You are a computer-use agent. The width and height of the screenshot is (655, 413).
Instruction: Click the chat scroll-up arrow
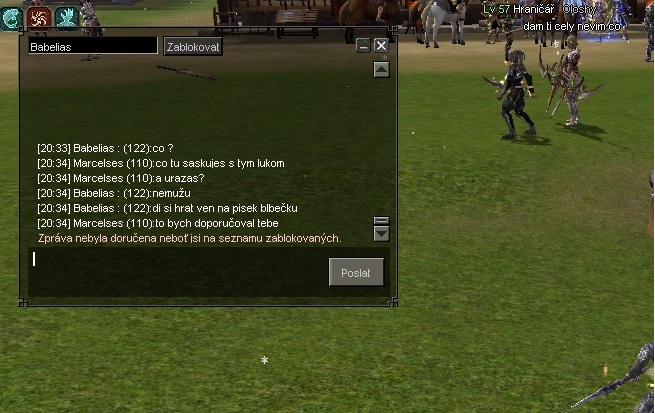[381, 70]
